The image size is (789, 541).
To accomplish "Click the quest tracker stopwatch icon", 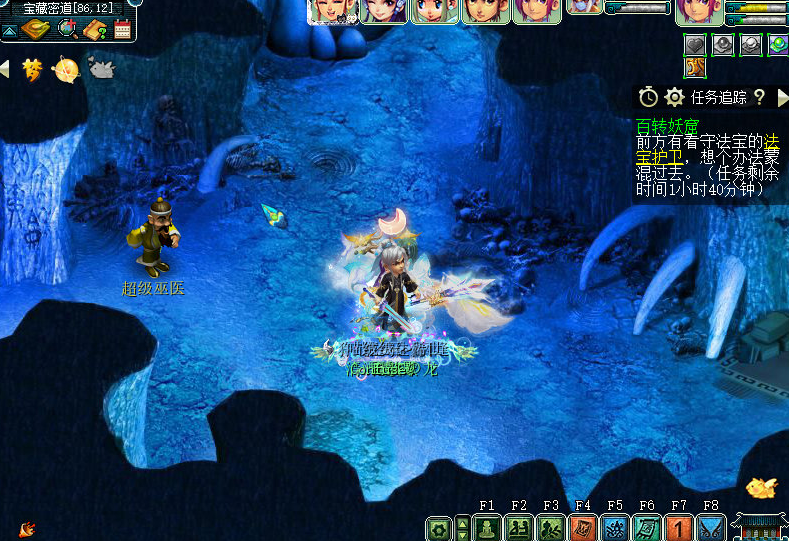I will 648,97.
